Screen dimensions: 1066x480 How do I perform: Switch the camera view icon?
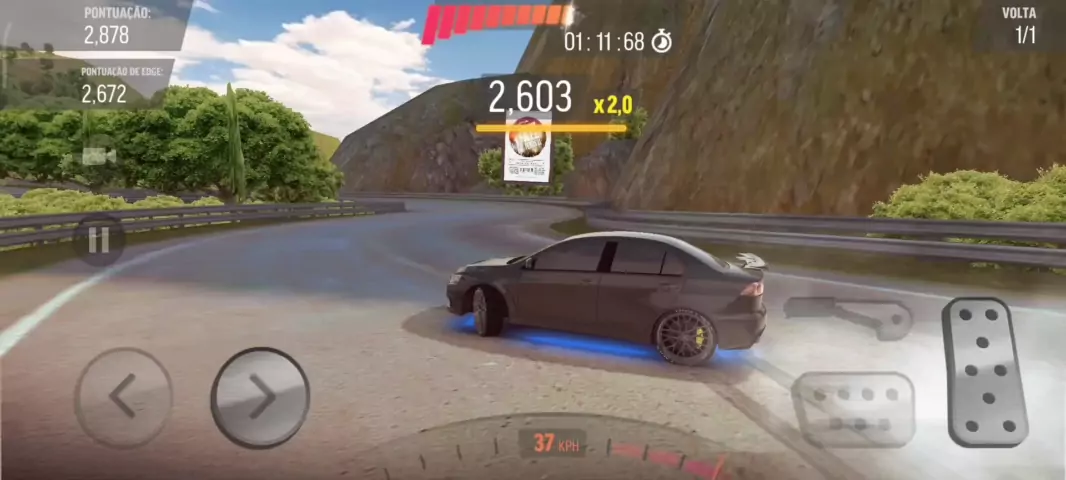pyautogui.click(x=99, y=156)
